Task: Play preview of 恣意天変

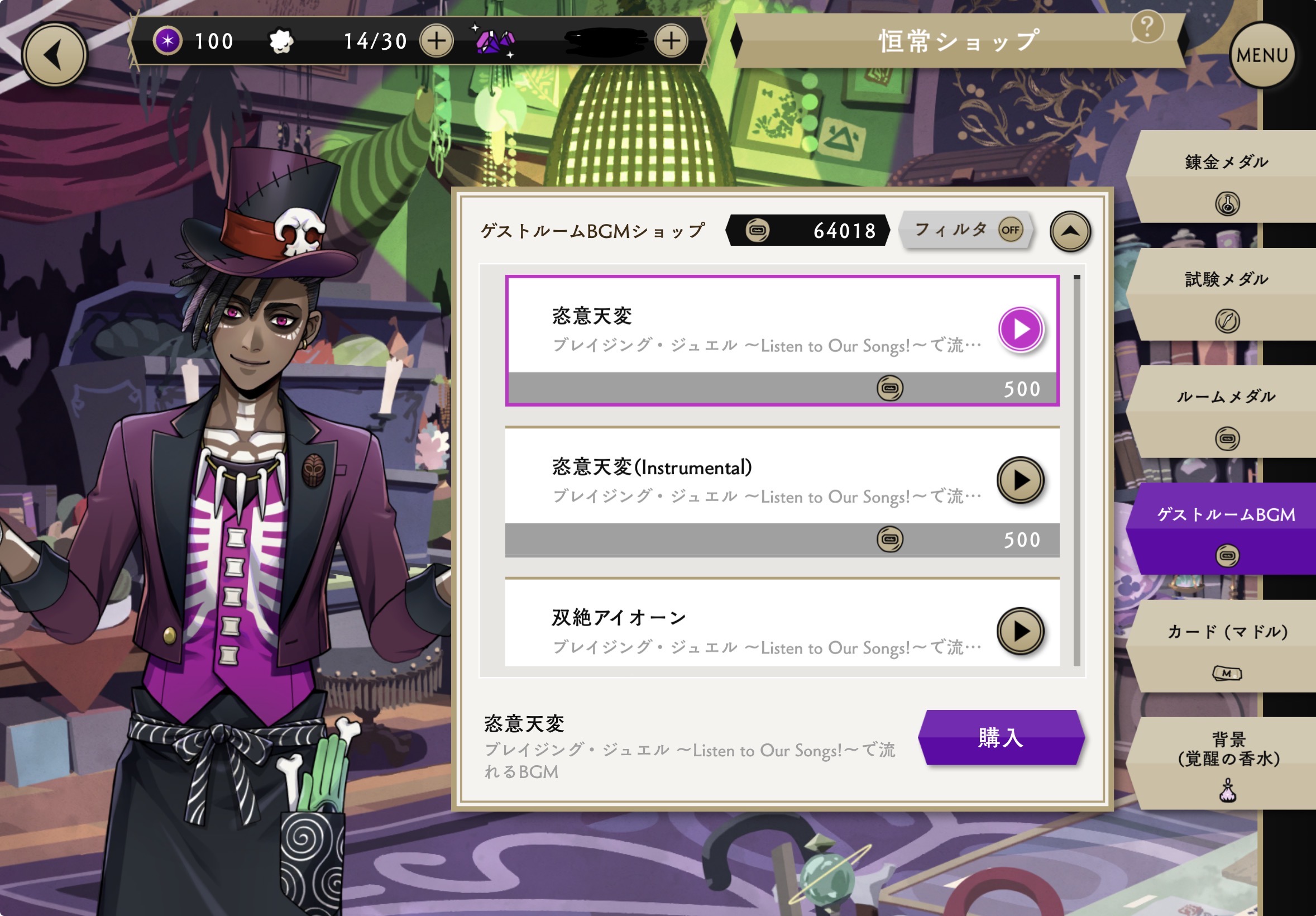Action: pos(1020,329)
